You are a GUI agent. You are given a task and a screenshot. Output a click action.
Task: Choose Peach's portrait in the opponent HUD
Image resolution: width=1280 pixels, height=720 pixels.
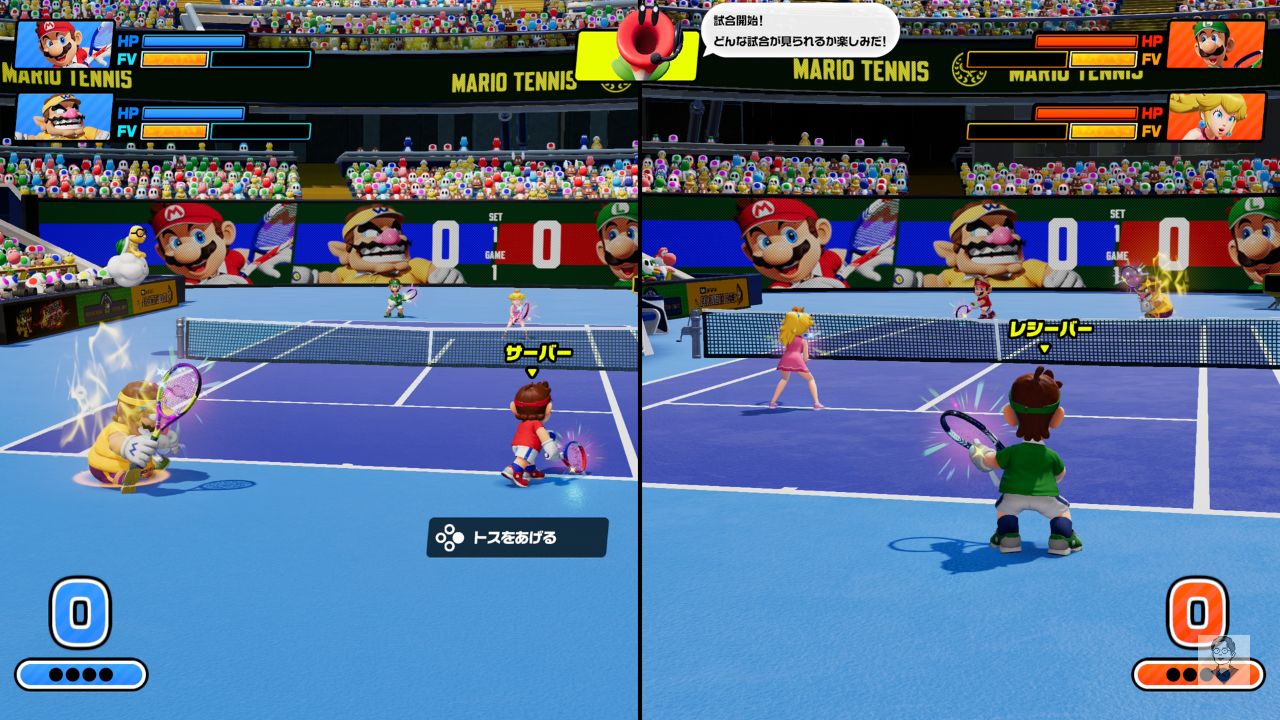(x=1215, y=117)
